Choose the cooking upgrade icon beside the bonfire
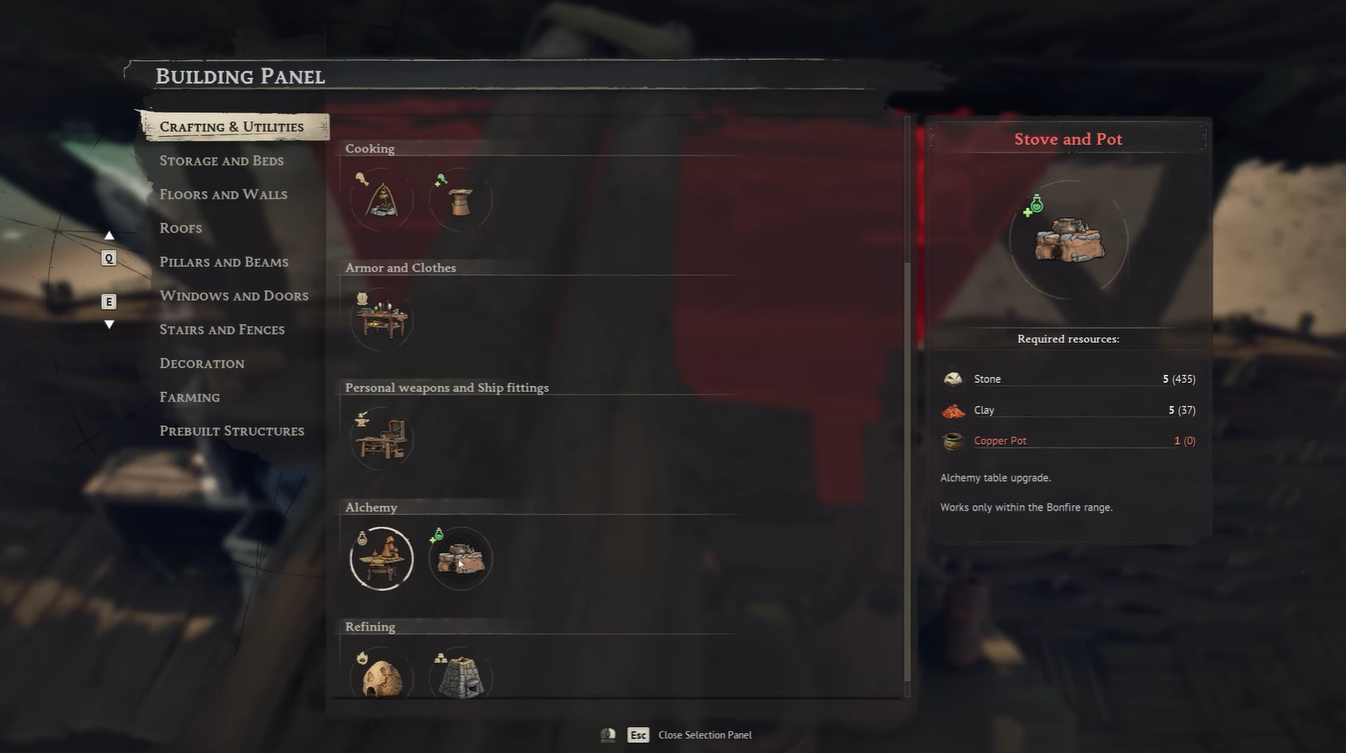This screenshot has height=753, width=1346. [460, 200]
